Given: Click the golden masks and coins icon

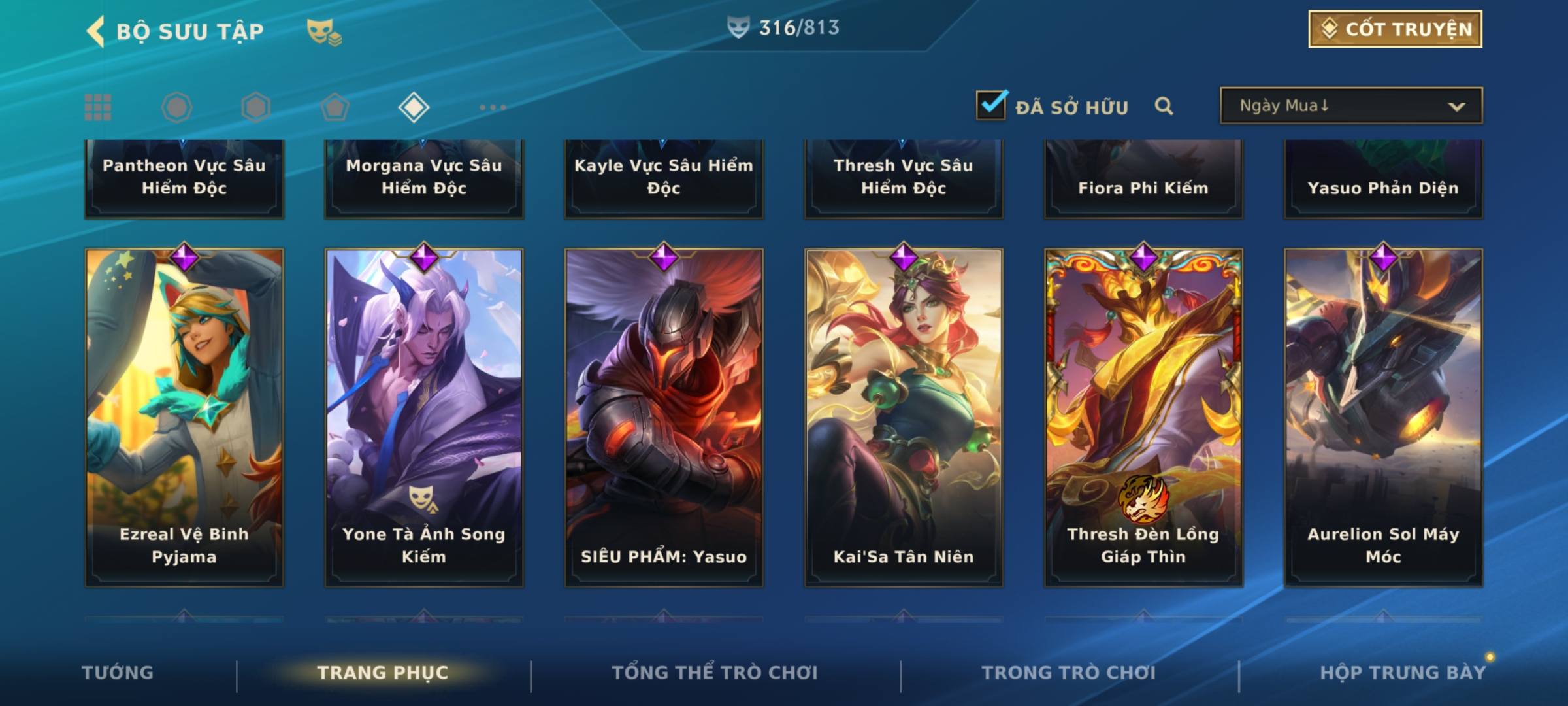Looking at the screenshot, I should point(323,31).
